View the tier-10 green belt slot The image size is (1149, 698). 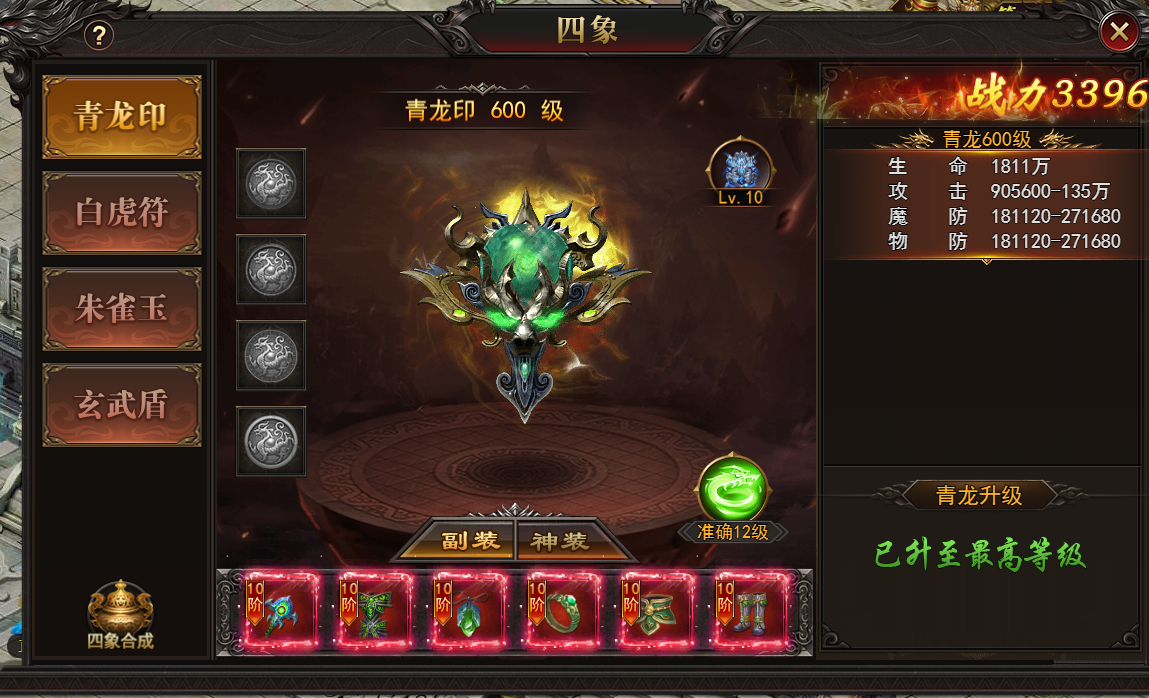[655, 609]
